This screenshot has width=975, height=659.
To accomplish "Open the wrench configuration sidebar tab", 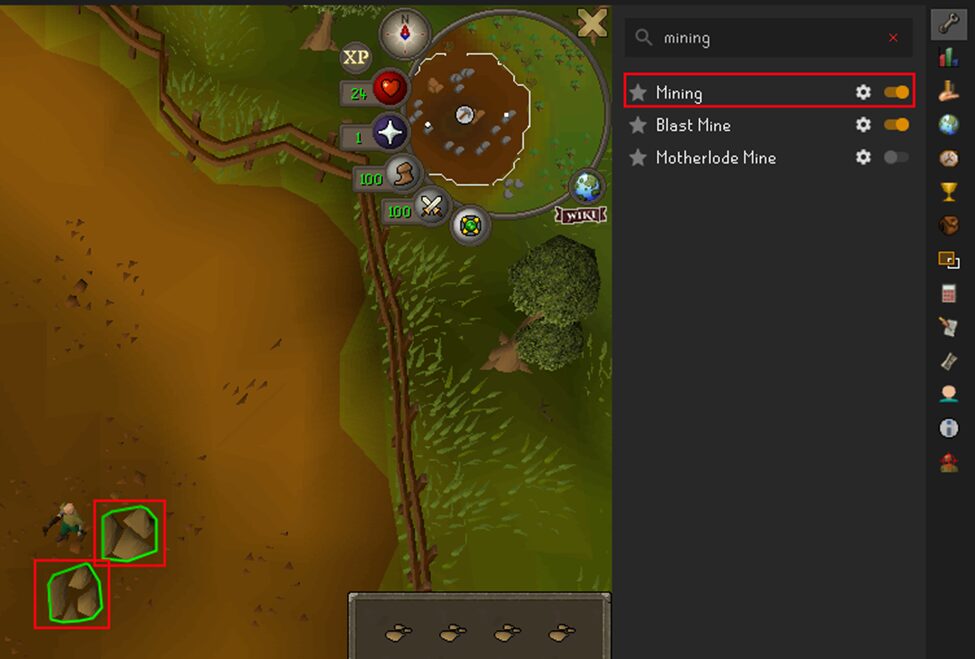I will pyautogui.click(x=948, y=25).
